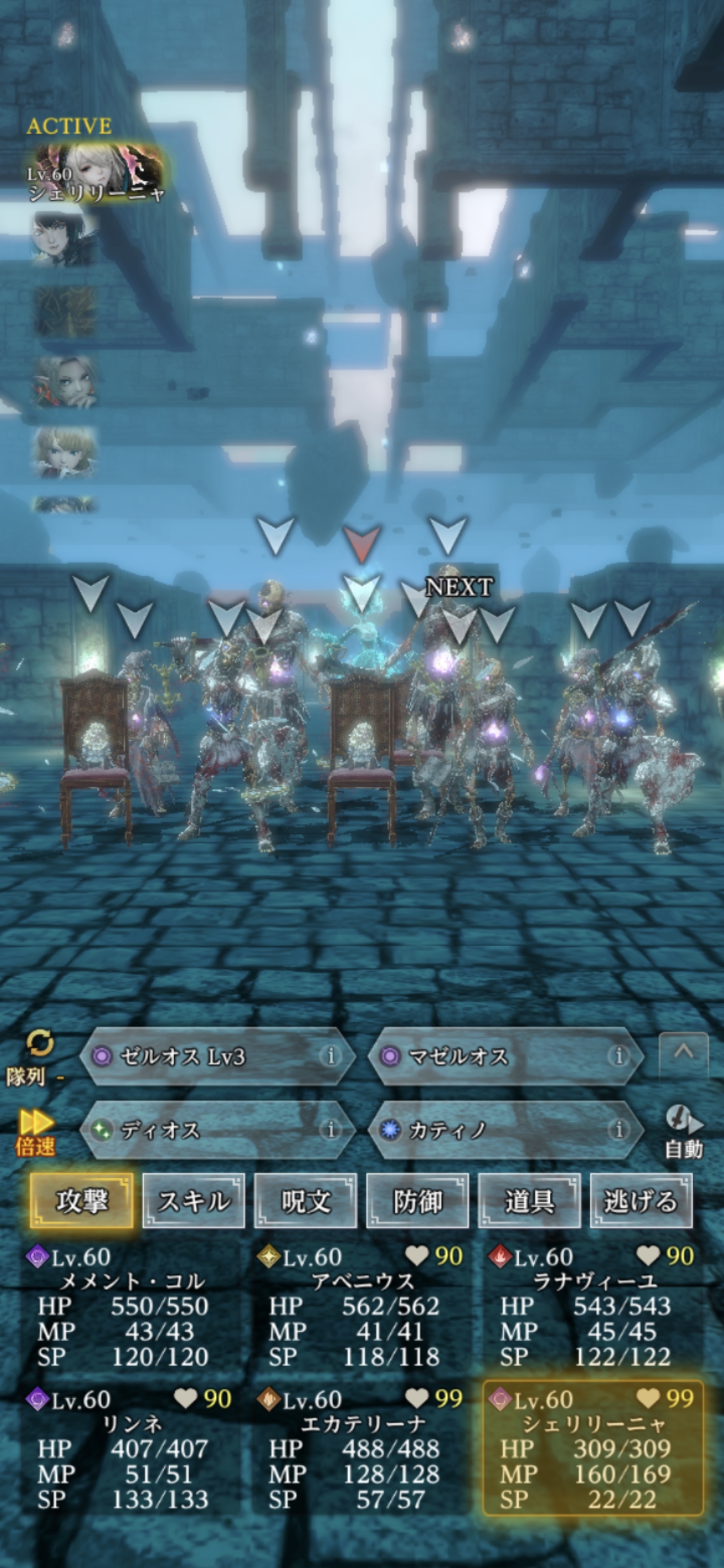Show info for マゼルオス
Viewport: 724px width, 1568px height.
tap(618, 1057)
